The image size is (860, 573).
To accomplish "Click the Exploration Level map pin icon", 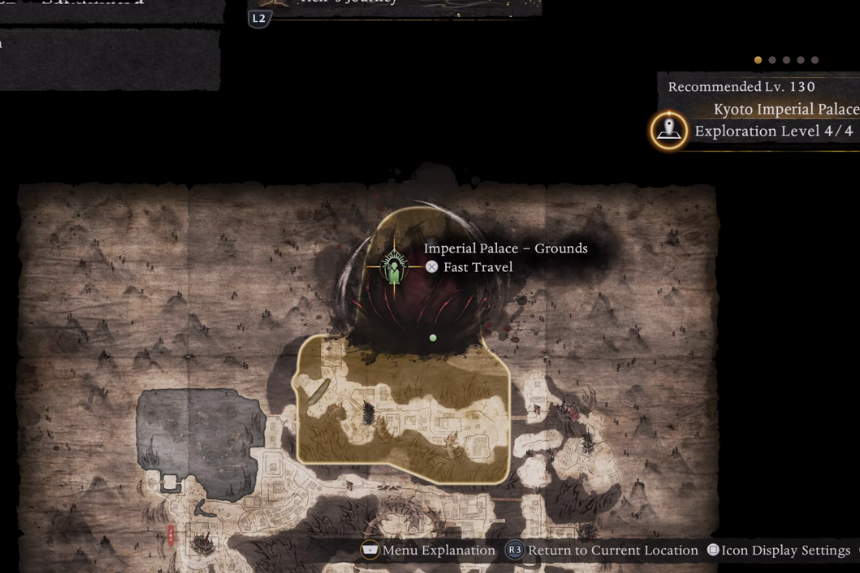I will (669, 130).
